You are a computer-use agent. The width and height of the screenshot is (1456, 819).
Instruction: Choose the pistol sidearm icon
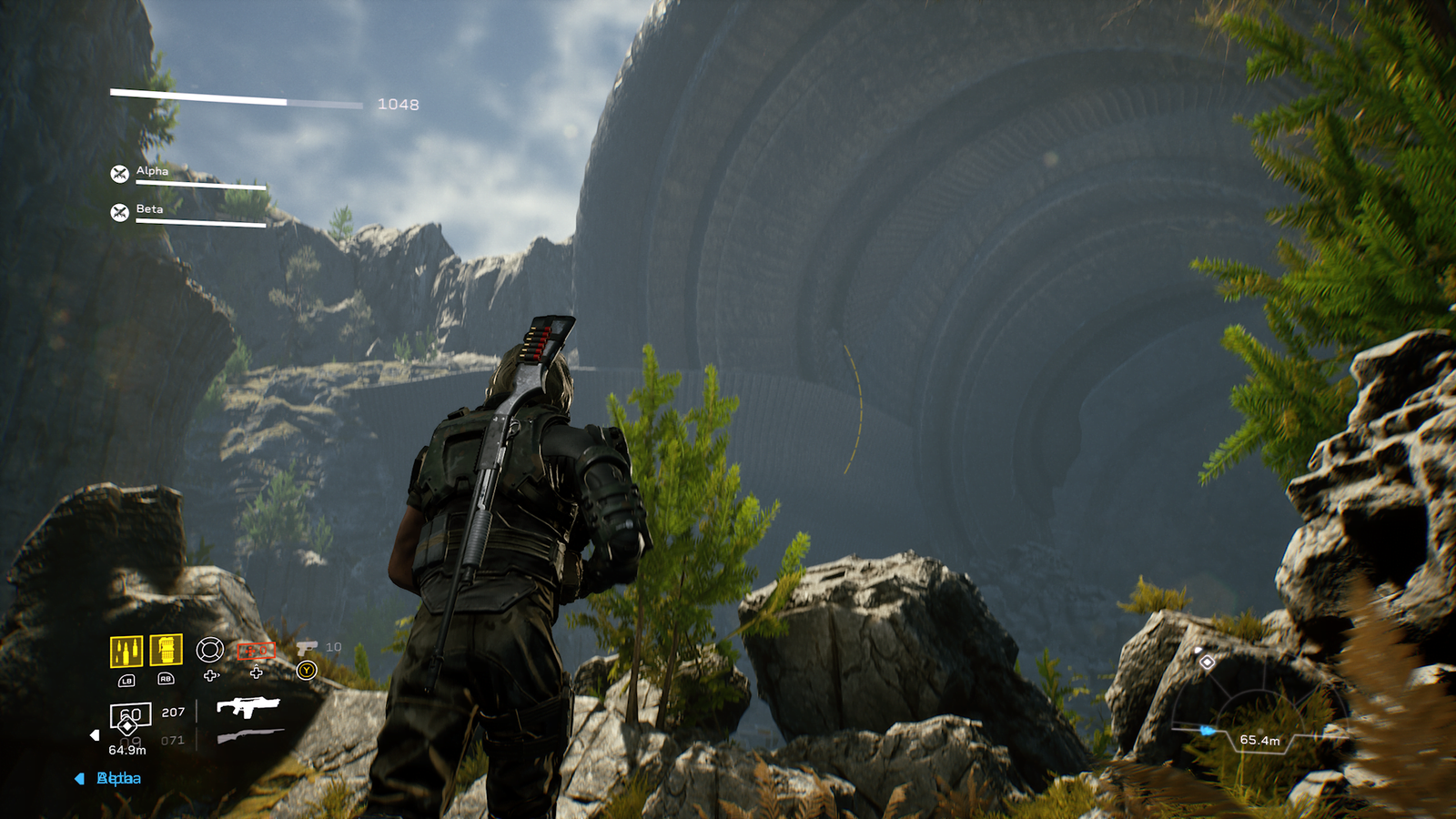click(307, 647)
